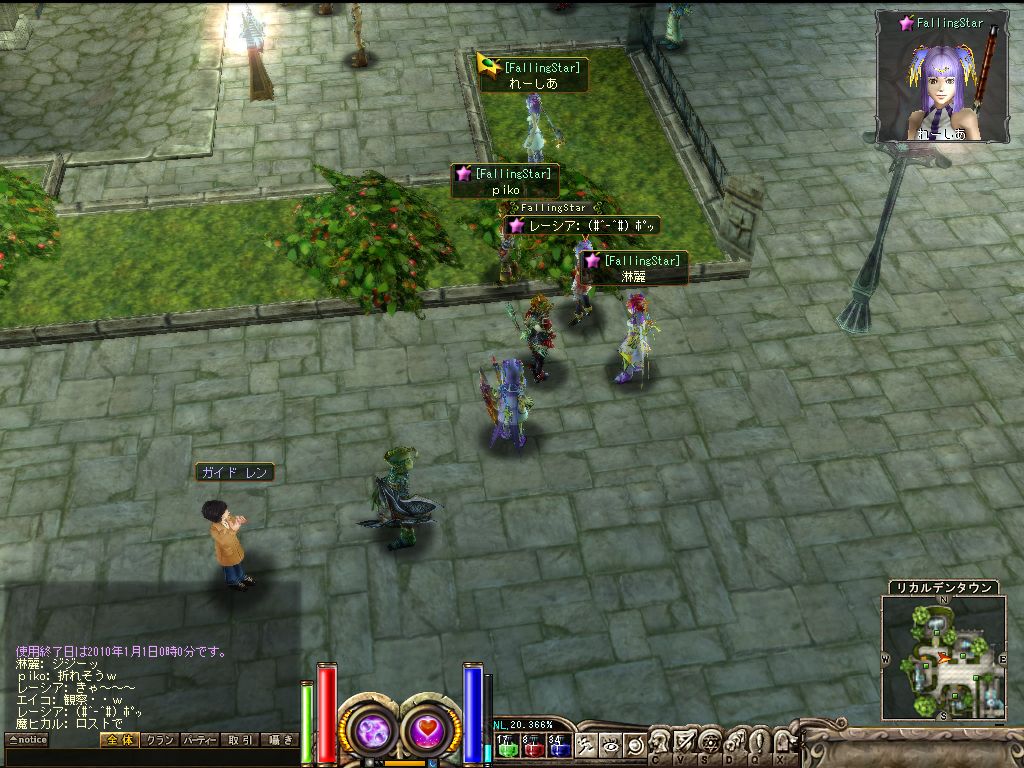Open the sword inventory menu button

coord(685,743)
